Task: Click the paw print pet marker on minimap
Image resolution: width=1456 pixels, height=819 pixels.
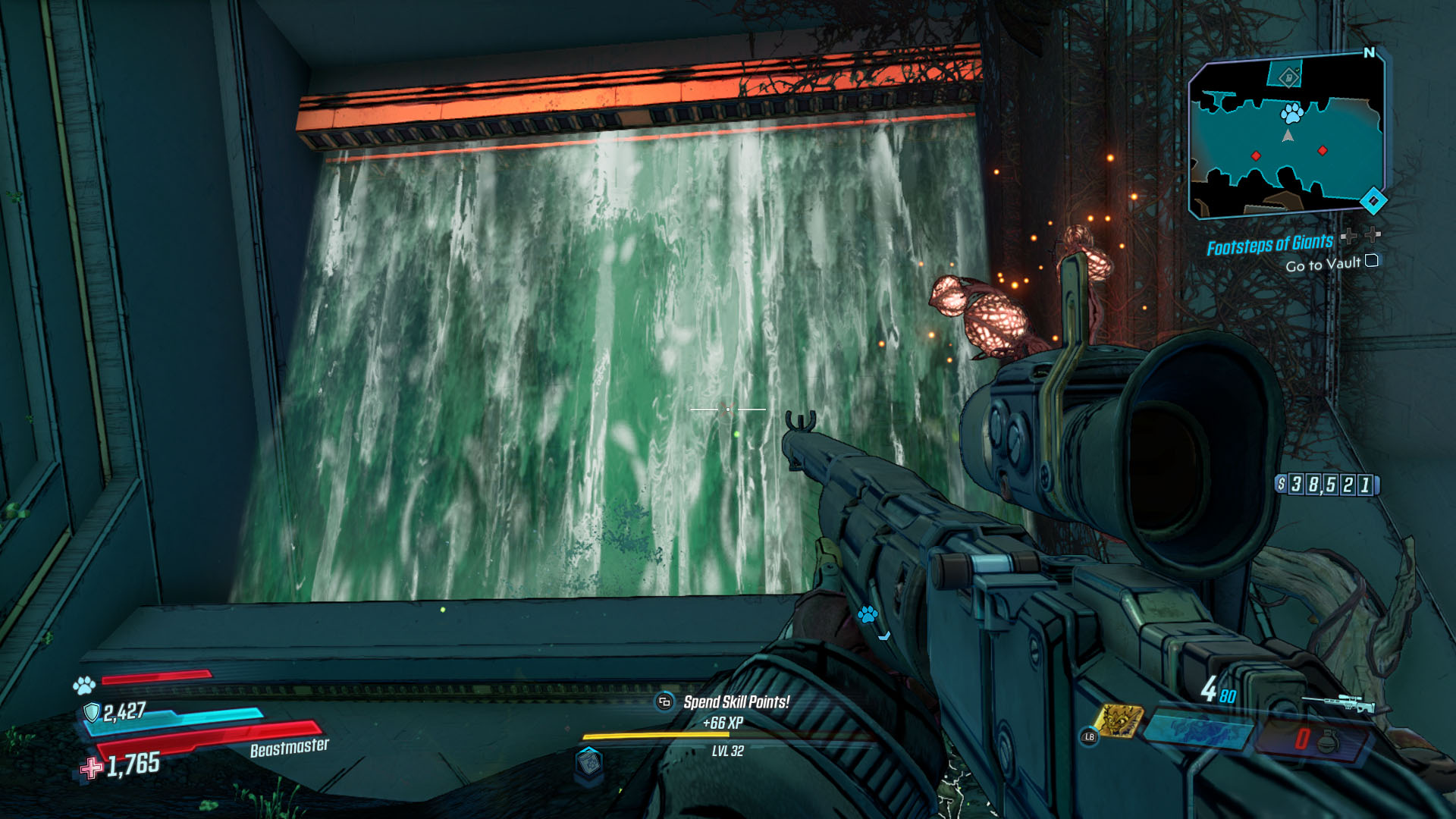Action: click(1291, 114)
